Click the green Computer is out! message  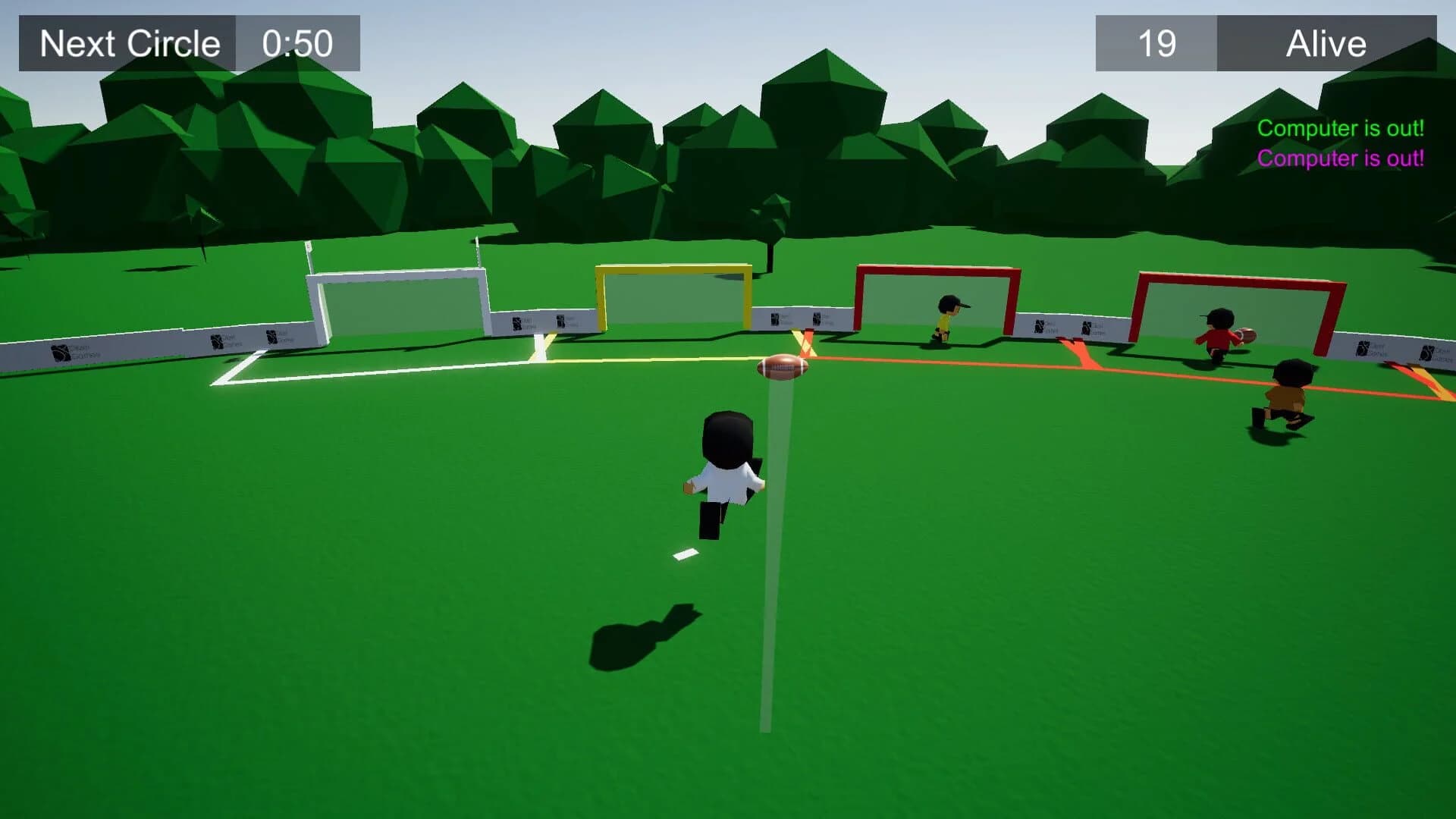(1341, 127)
